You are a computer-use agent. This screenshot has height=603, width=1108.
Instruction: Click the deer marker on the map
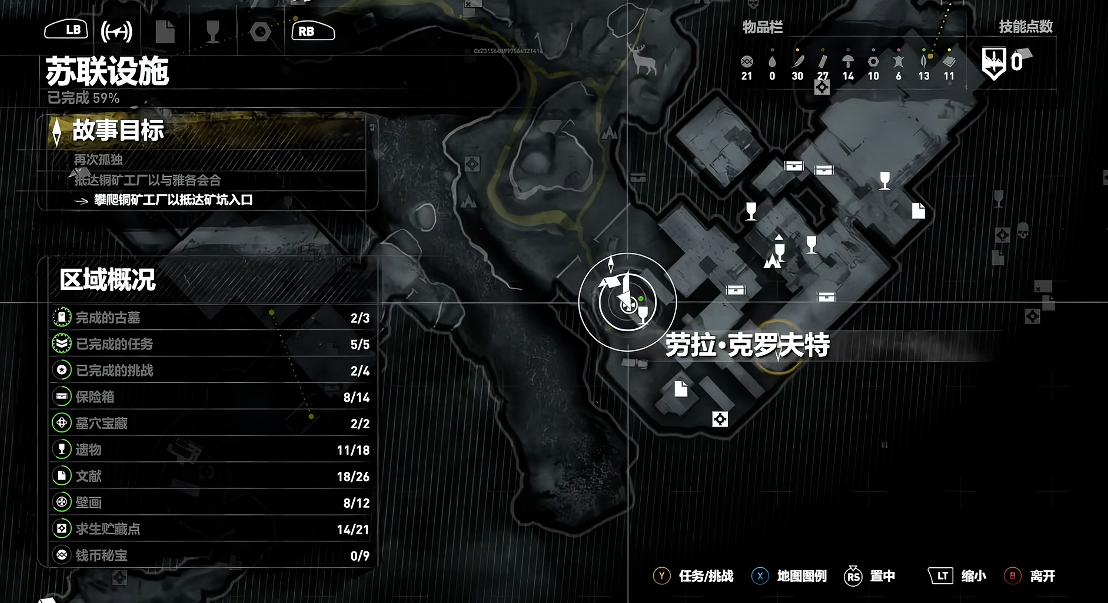[645, 61]
